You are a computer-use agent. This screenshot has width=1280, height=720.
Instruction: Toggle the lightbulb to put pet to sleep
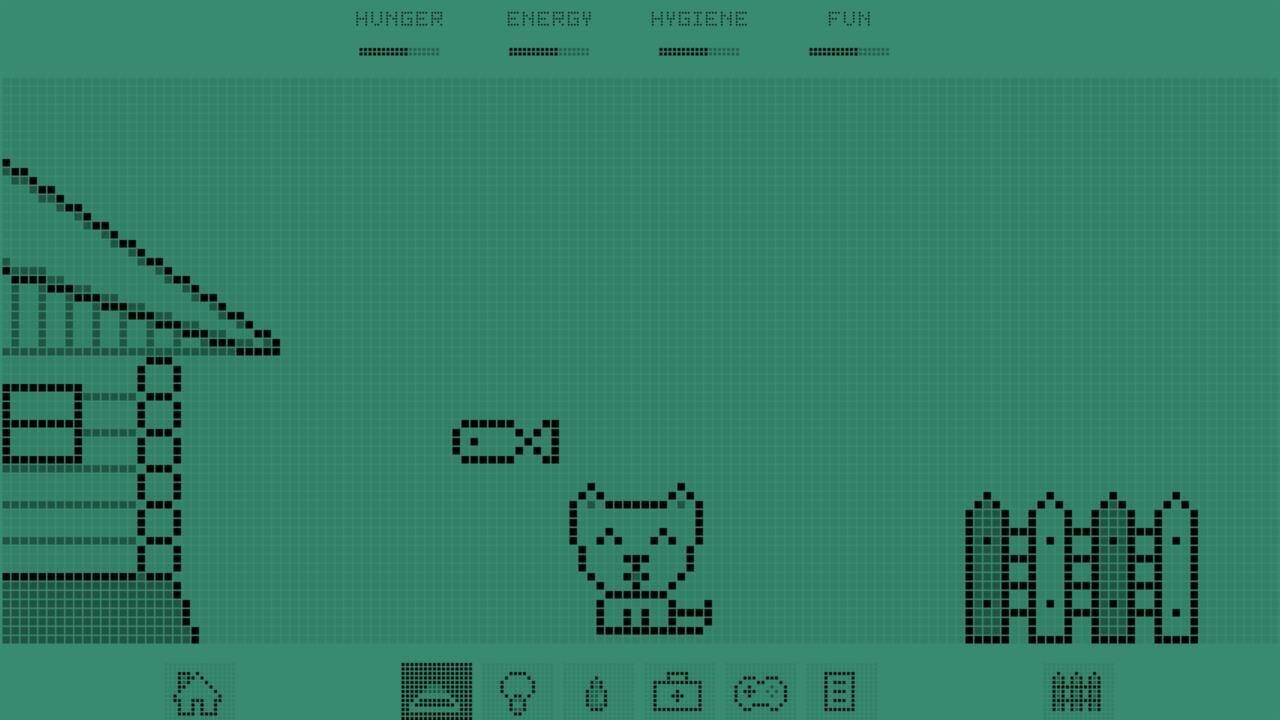pyautogui.click(x=517, y=690)
